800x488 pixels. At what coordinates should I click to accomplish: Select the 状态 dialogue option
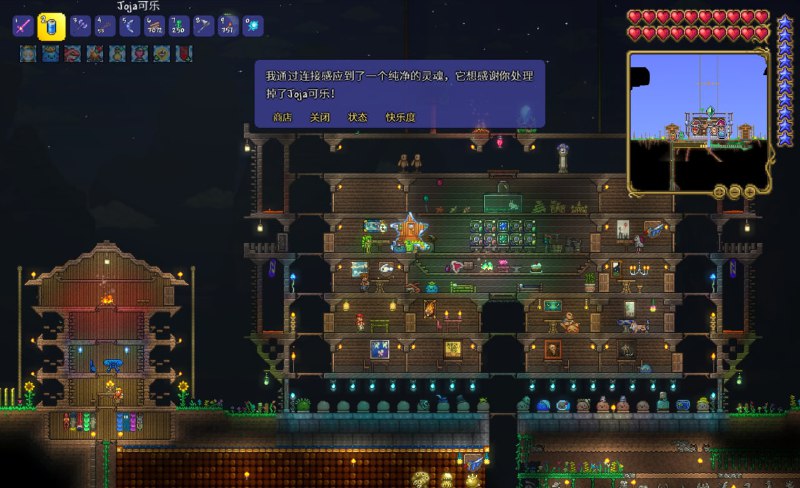[x=358, y=117]
